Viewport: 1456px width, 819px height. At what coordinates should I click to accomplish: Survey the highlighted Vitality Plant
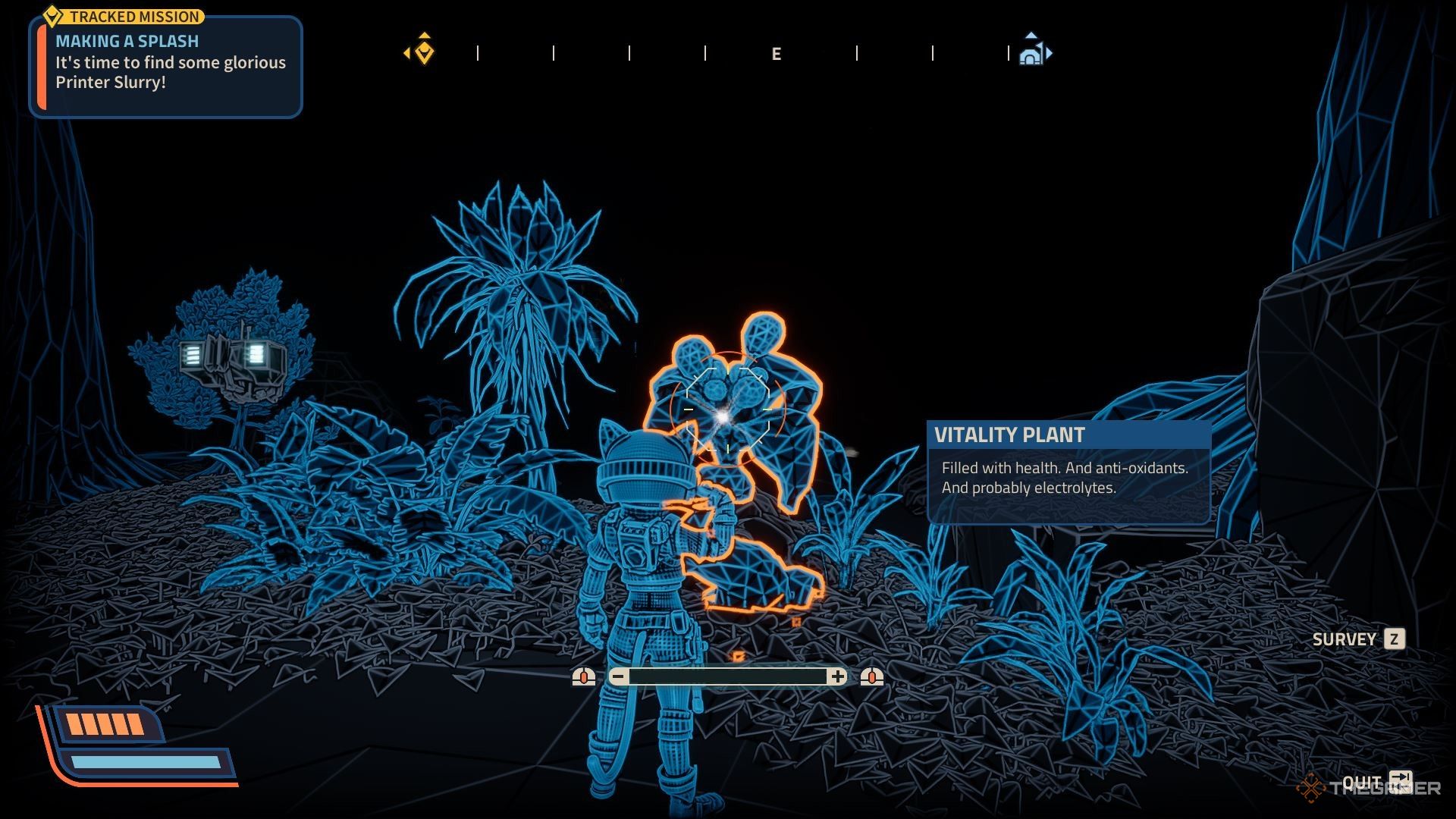[1393, 639]
